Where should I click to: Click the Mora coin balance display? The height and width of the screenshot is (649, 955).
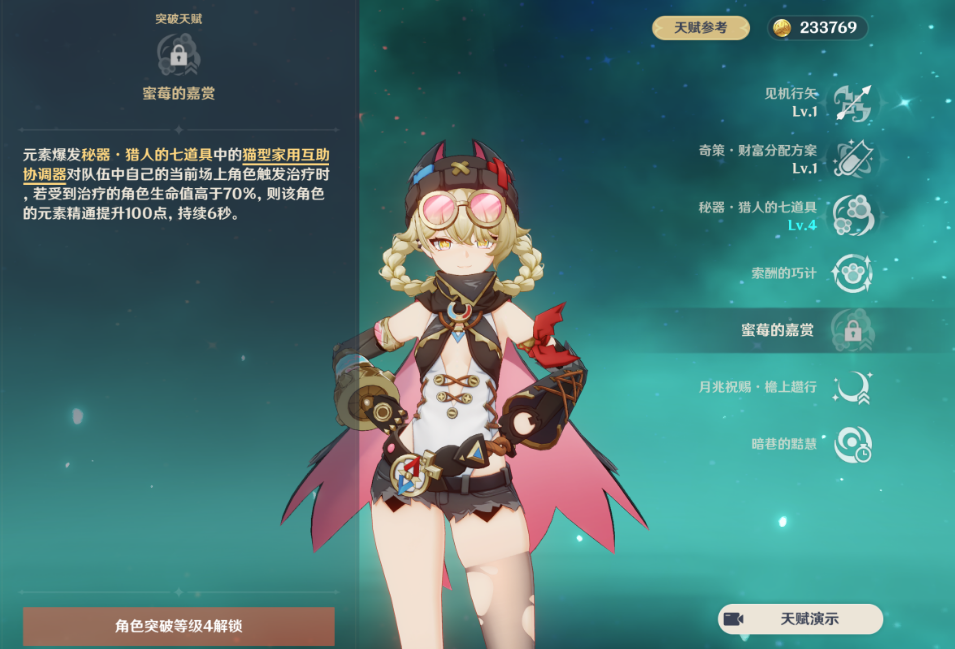[817, 28]
